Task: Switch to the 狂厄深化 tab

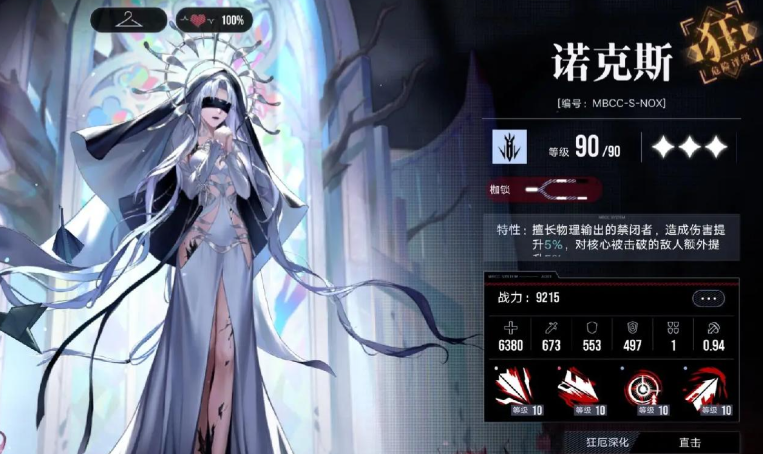Action: click(x=611, y=441)
